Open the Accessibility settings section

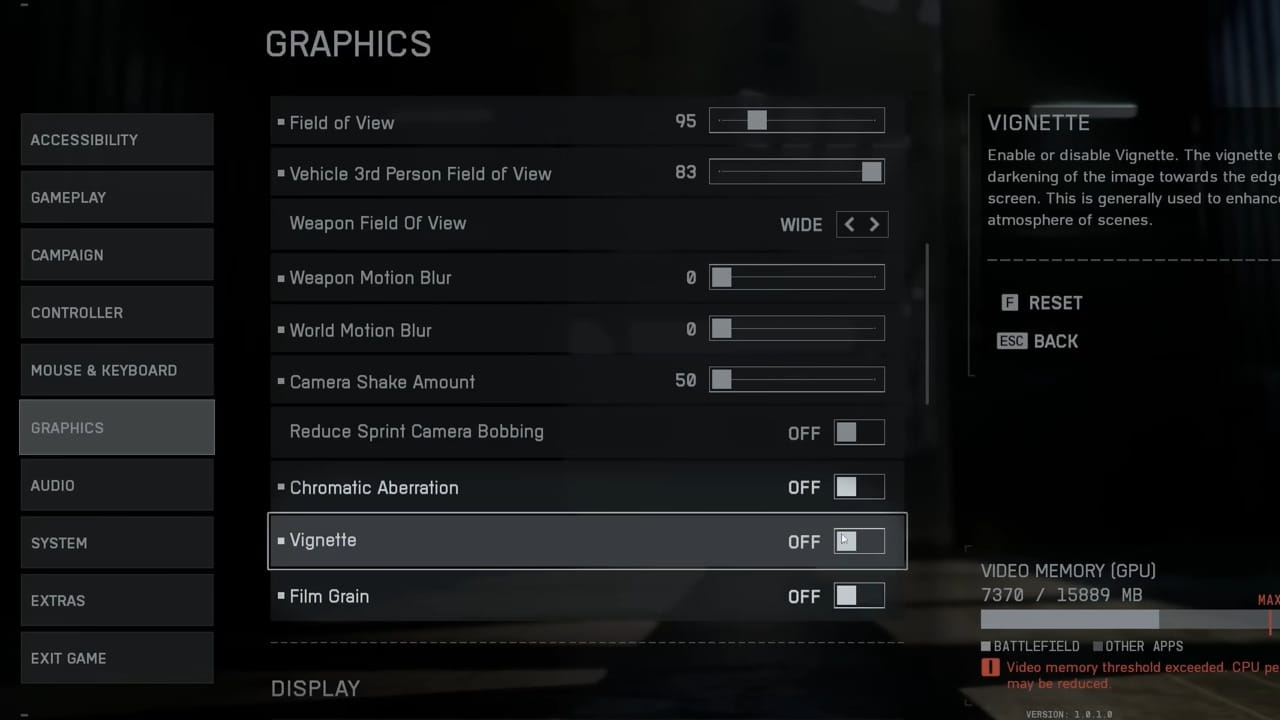(x=116, y=139)
